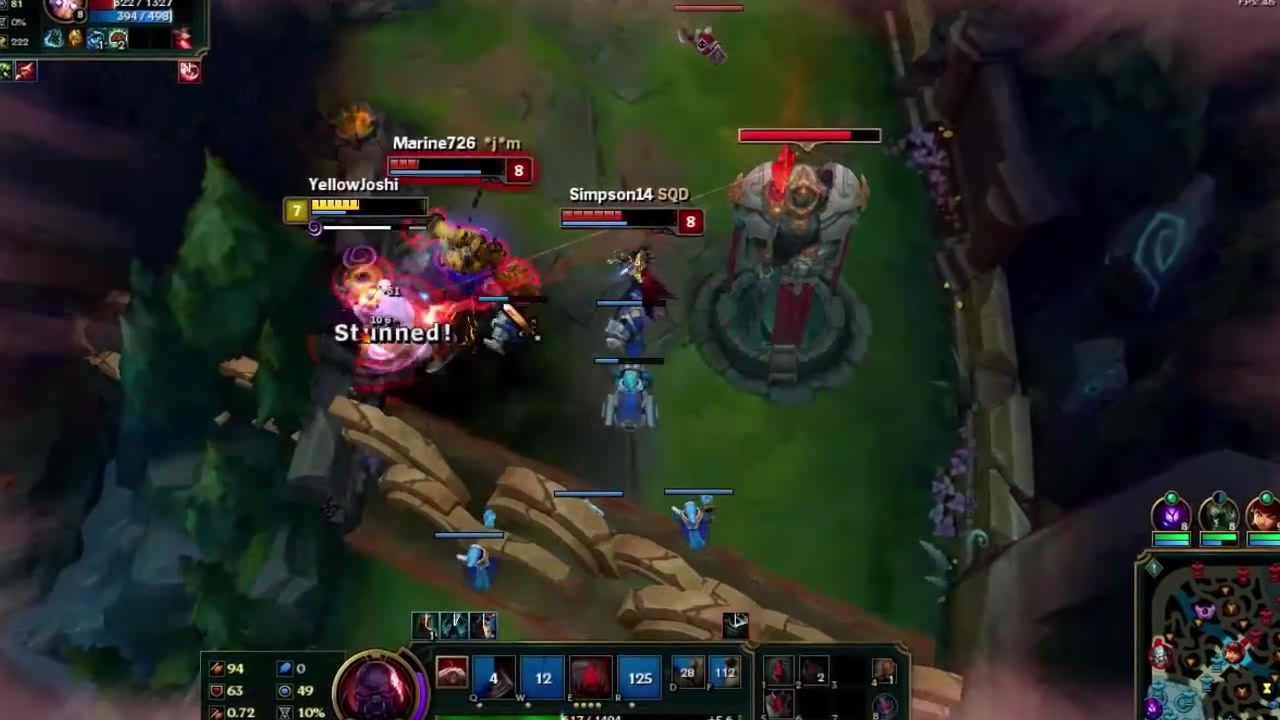This screenshot has height=720, width=1280.
Task: Activate the W ability showing 12 cooldown
Action: click(x=543, y=678)
